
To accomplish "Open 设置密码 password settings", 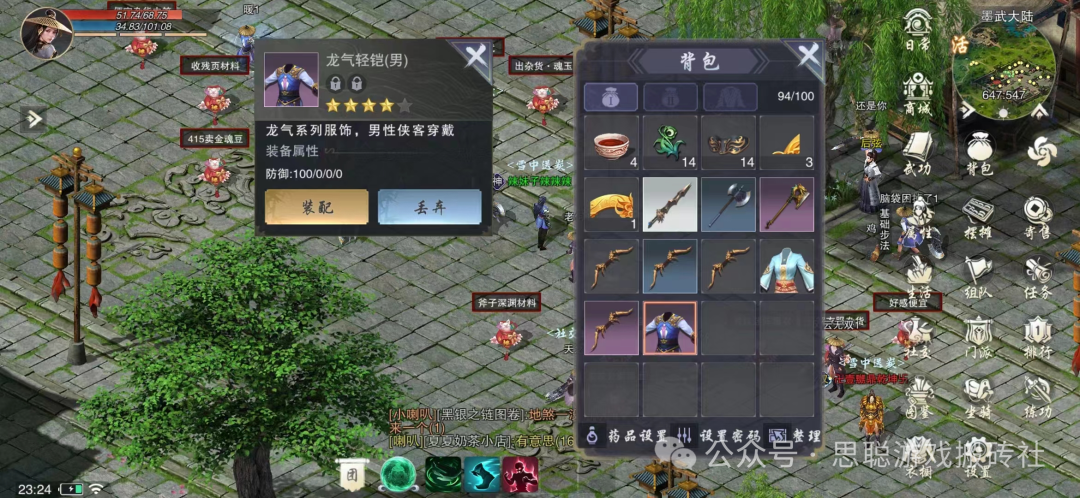I will tap(720, 436).
